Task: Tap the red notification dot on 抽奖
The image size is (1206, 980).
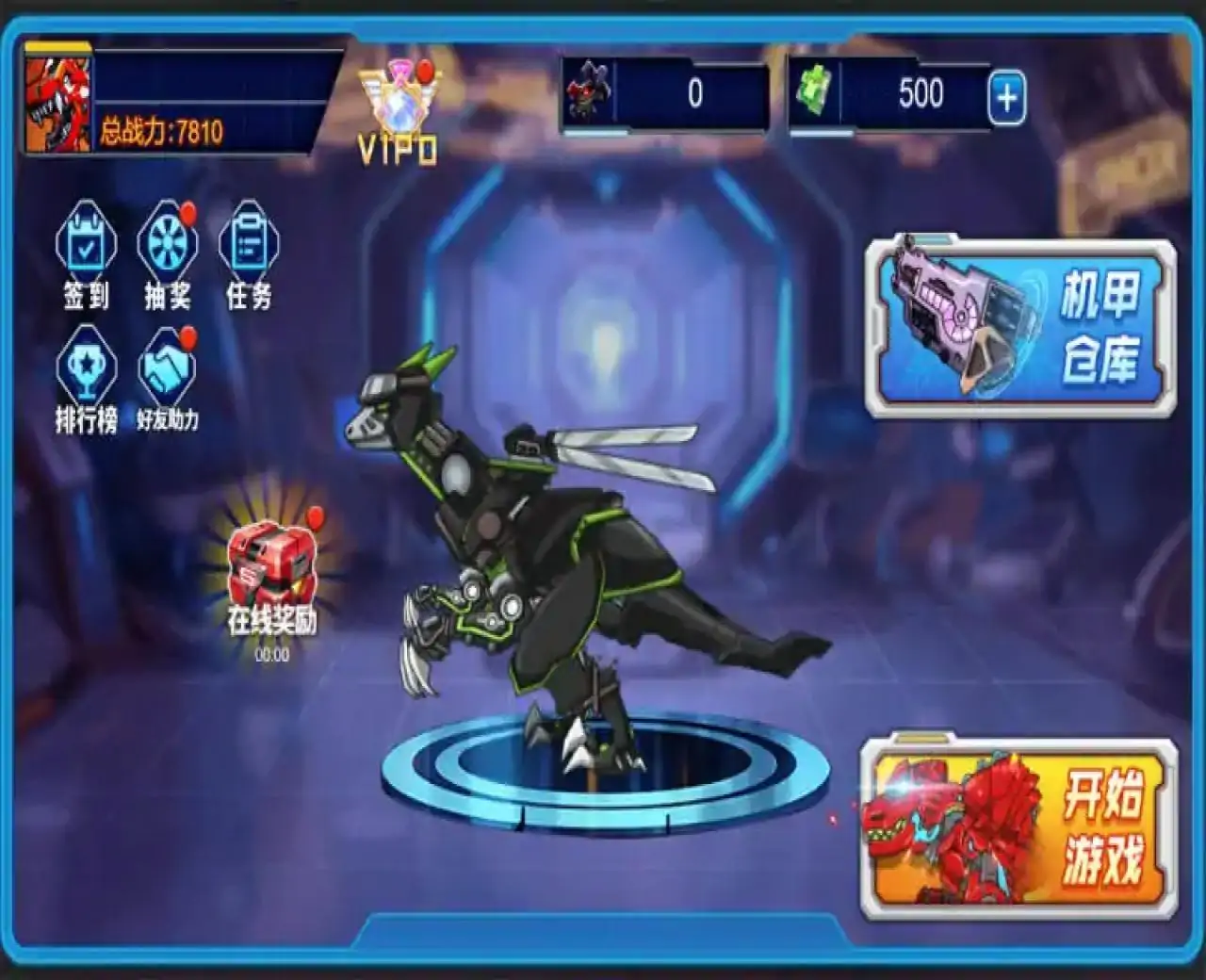Action: point(189,214)
